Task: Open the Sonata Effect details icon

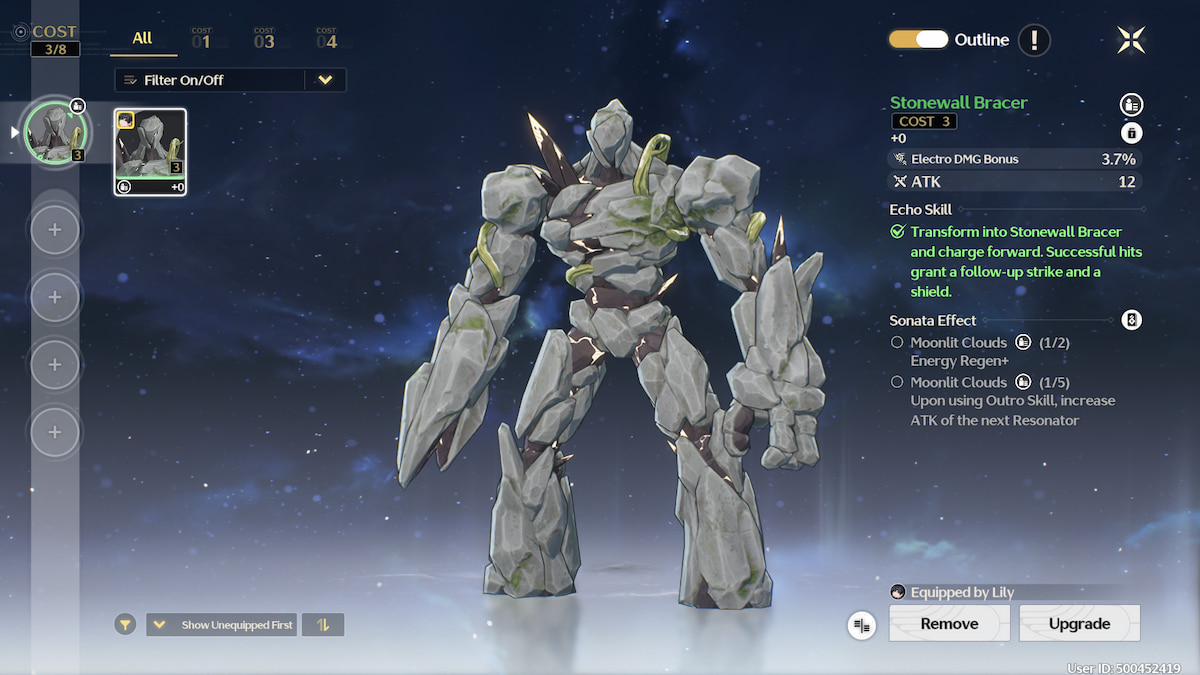Action: [x=1131, y=320]
